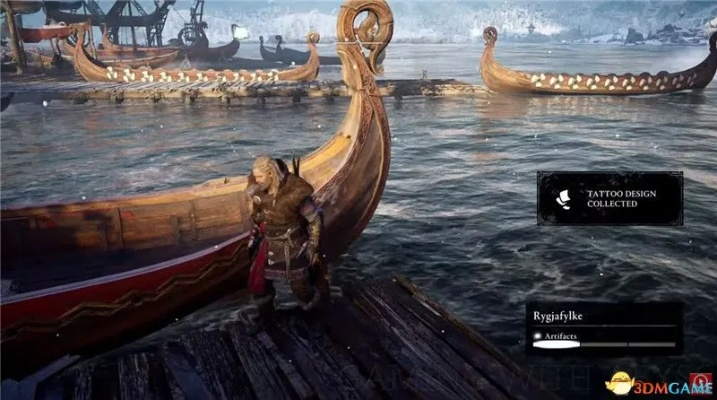Image resolution: width=717 pixels, height=400 pixels.
Task: Click the Tattoo Design Collected notification
Action: [609, 198]
